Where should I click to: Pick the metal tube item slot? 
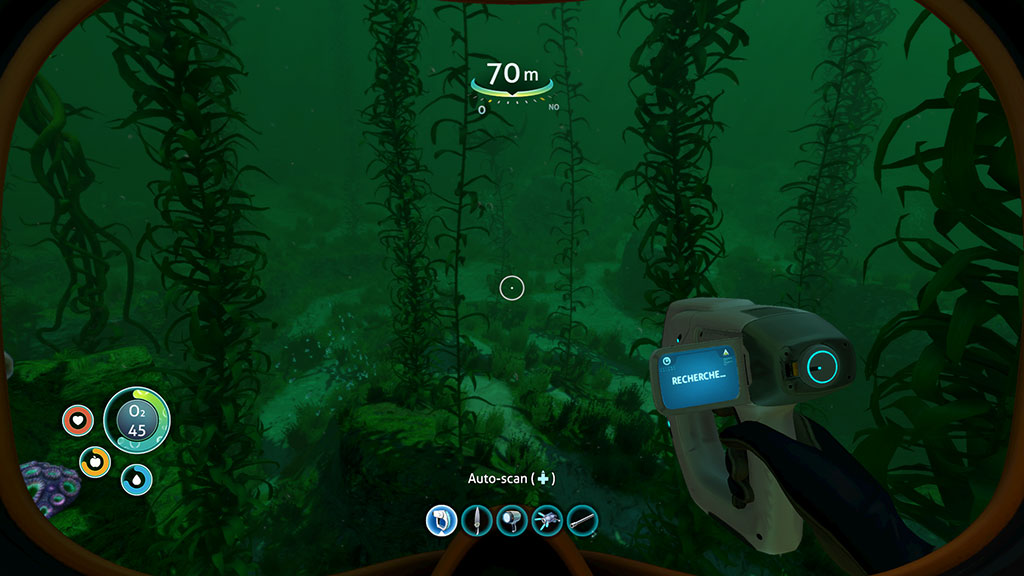coord(582,519)
